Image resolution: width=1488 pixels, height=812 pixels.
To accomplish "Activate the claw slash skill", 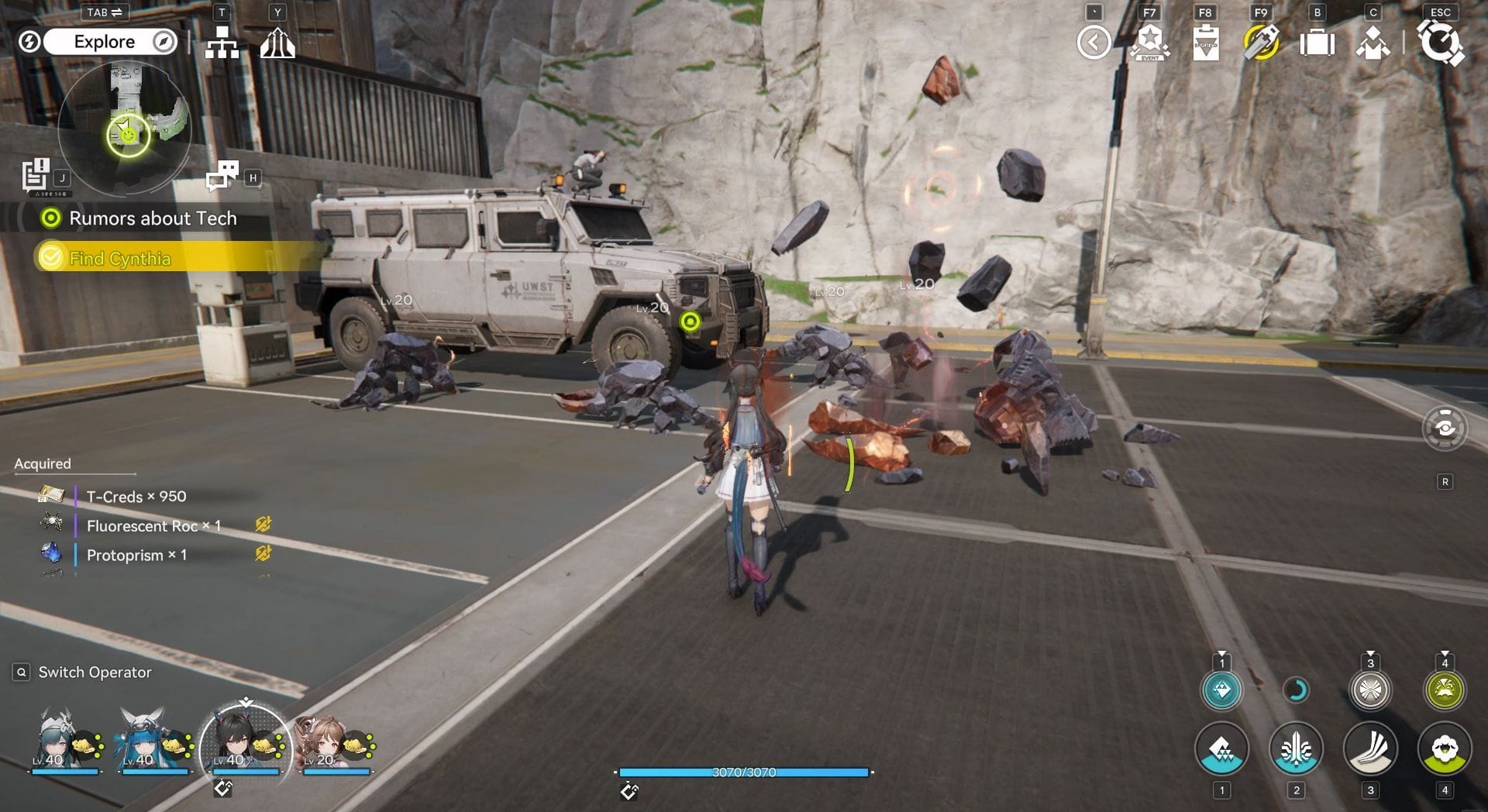I will pos(1370,748).
